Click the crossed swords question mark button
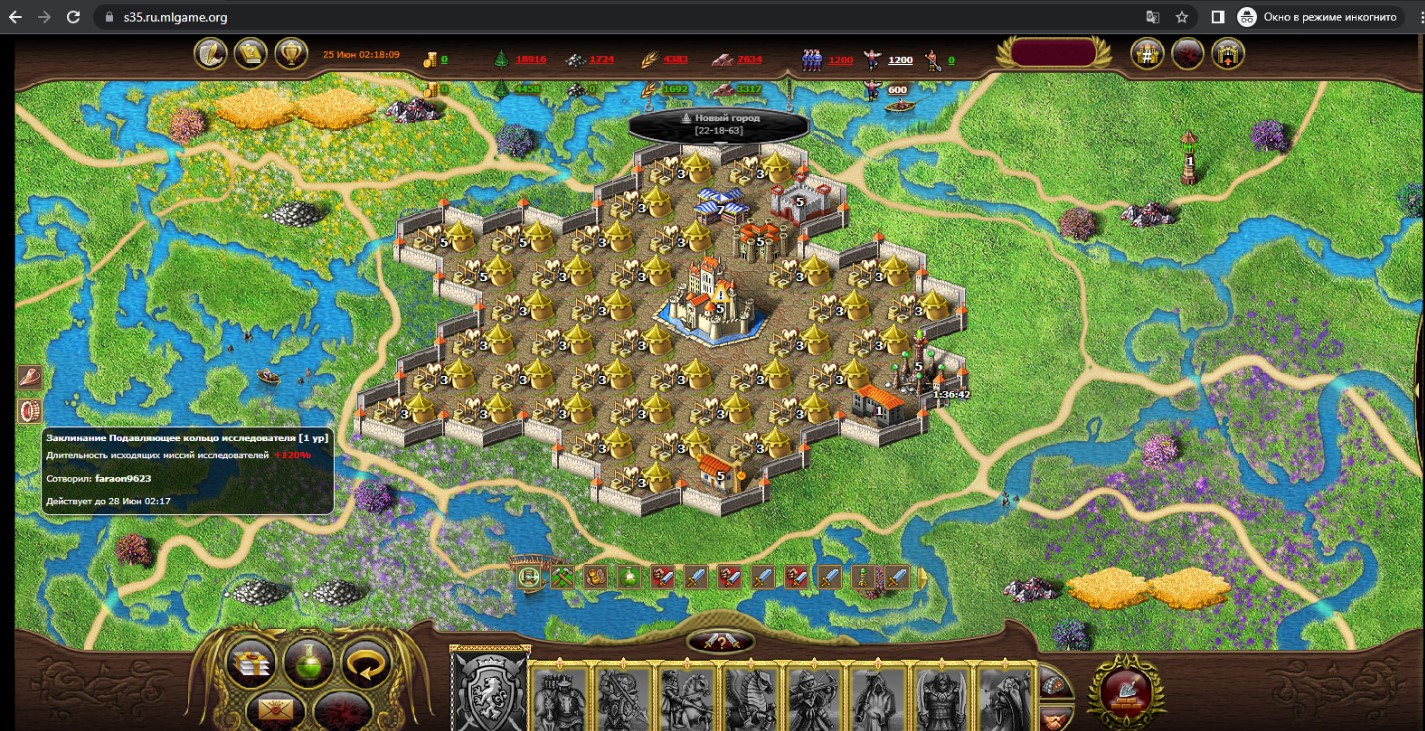The image size is (1425, 731). pos(720,642)
